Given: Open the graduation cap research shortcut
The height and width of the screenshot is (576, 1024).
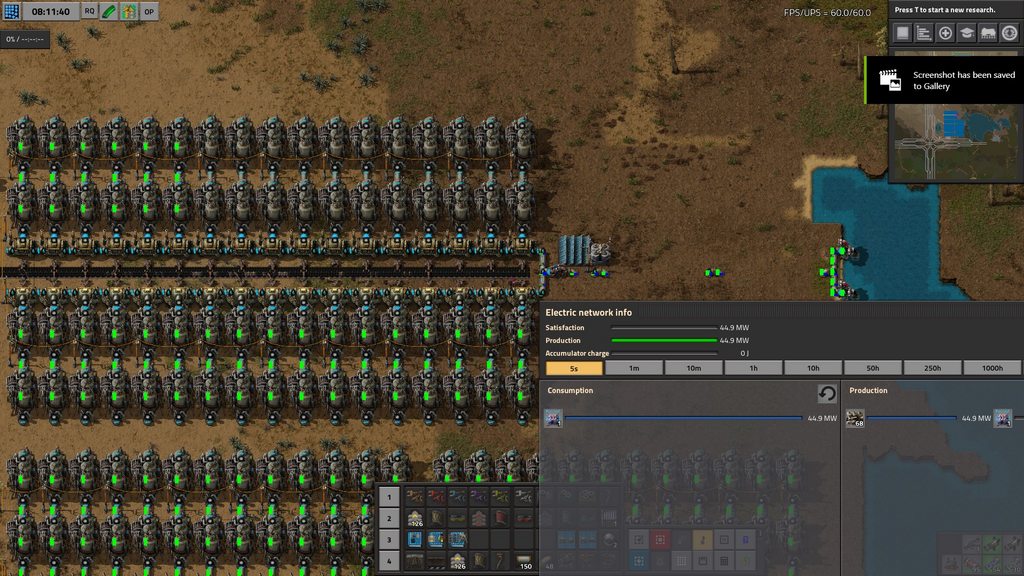Looking at the screenshot, I should tap(967, 33).
